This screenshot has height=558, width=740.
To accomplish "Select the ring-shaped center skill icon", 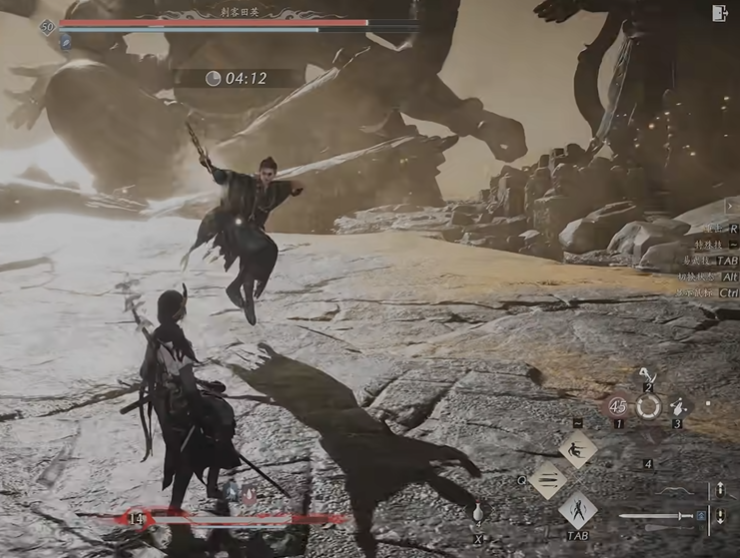I will point(648,406).
